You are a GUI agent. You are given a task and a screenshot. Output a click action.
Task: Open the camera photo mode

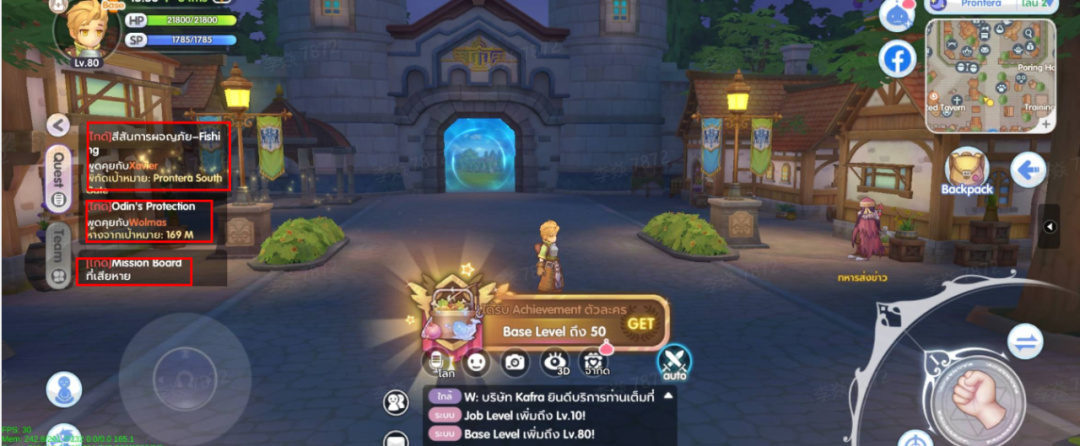click(x=515, y=362)
